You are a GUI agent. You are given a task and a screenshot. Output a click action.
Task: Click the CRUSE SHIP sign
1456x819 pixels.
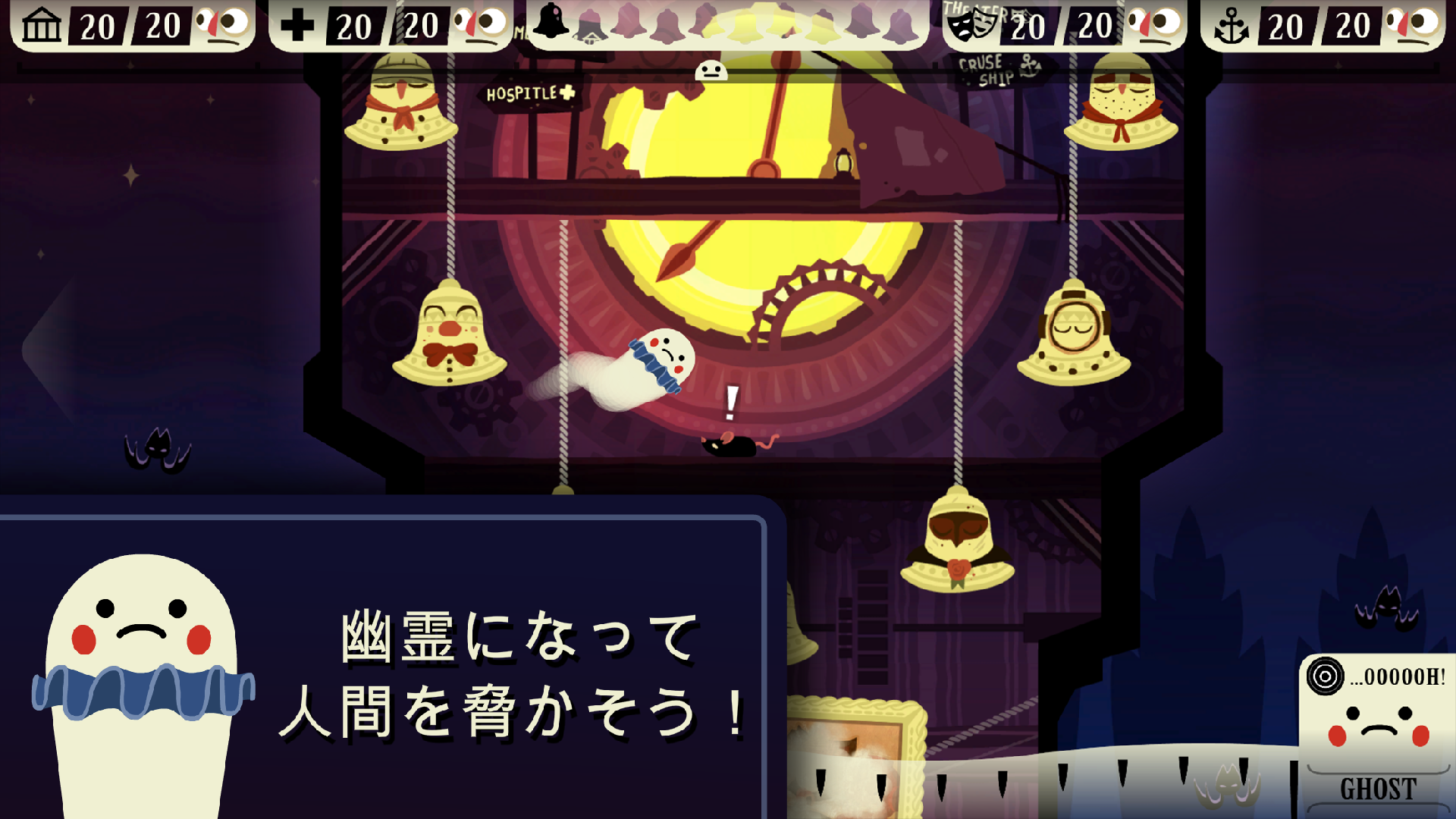[x=992, y=70]
